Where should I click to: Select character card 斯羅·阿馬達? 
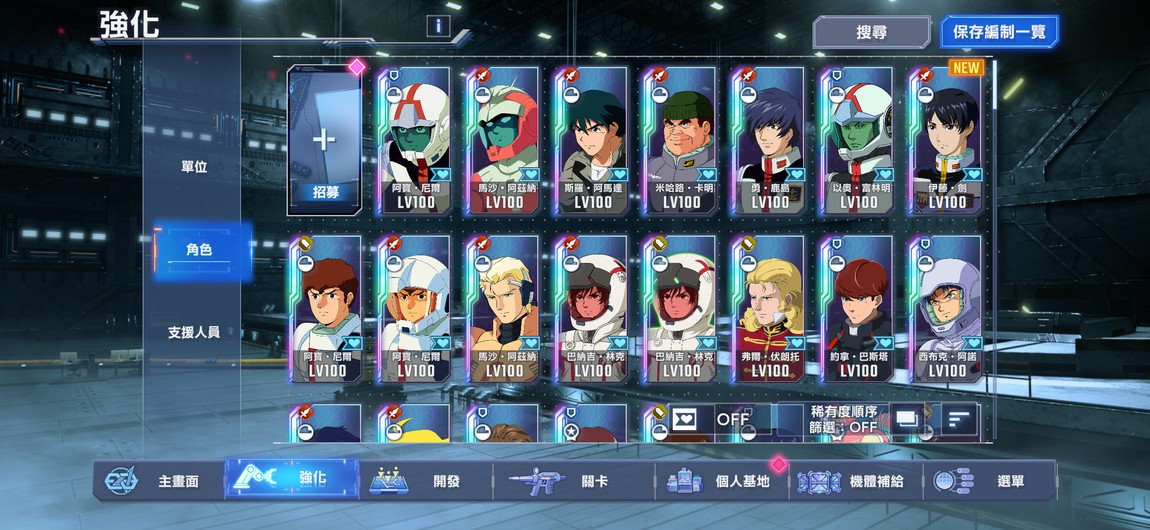click(x=592, y=140)
